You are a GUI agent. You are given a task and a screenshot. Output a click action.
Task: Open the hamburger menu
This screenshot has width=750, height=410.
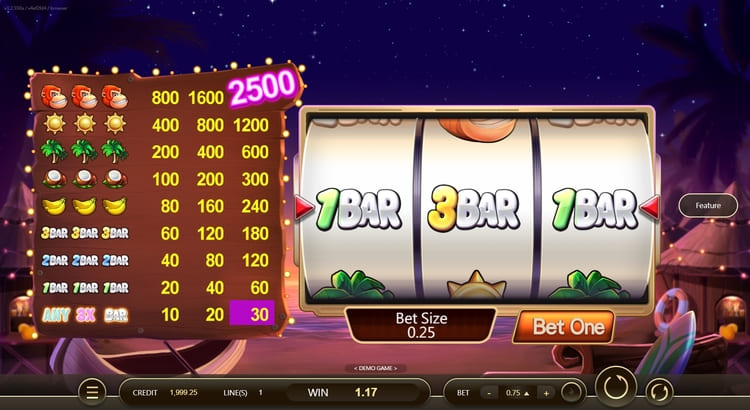coord(93,392)
